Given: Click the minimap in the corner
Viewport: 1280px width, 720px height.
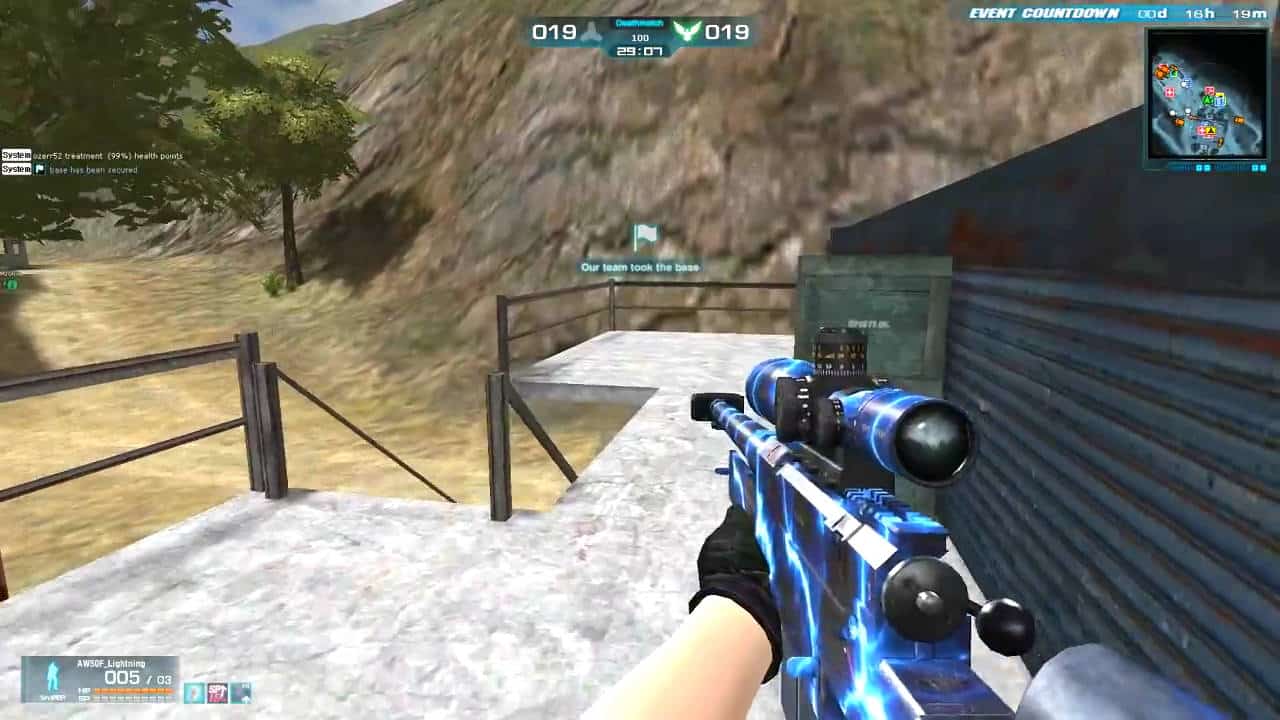Looking at the screenshot, I should pos(1207,94).
